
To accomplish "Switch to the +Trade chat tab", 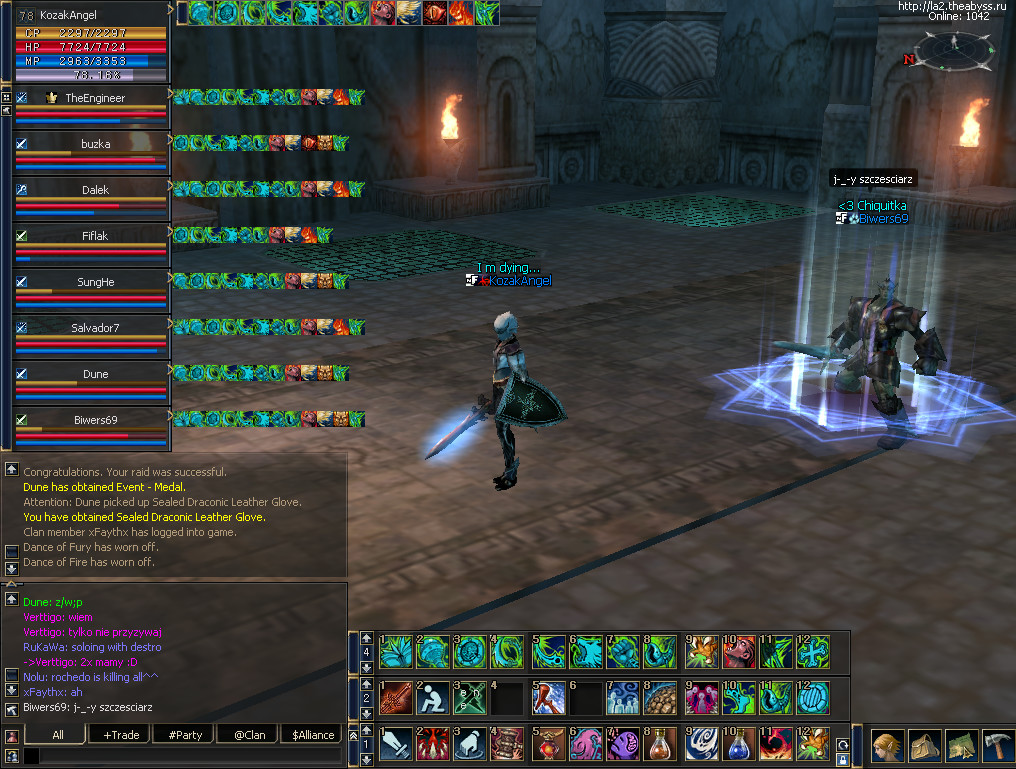I will tap(120, 735).
